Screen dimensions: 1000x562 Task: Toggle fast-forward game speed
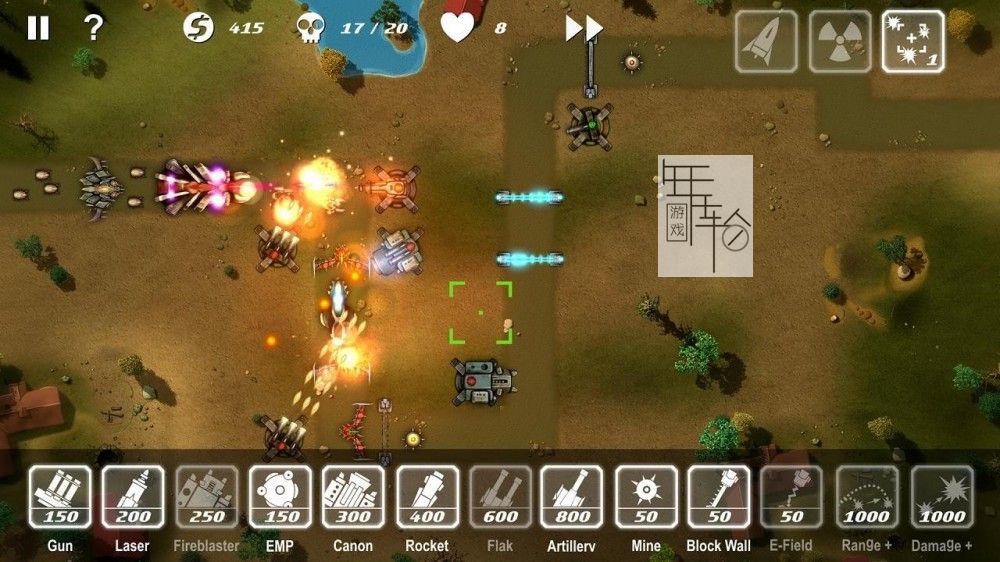[x=584, y=29]
